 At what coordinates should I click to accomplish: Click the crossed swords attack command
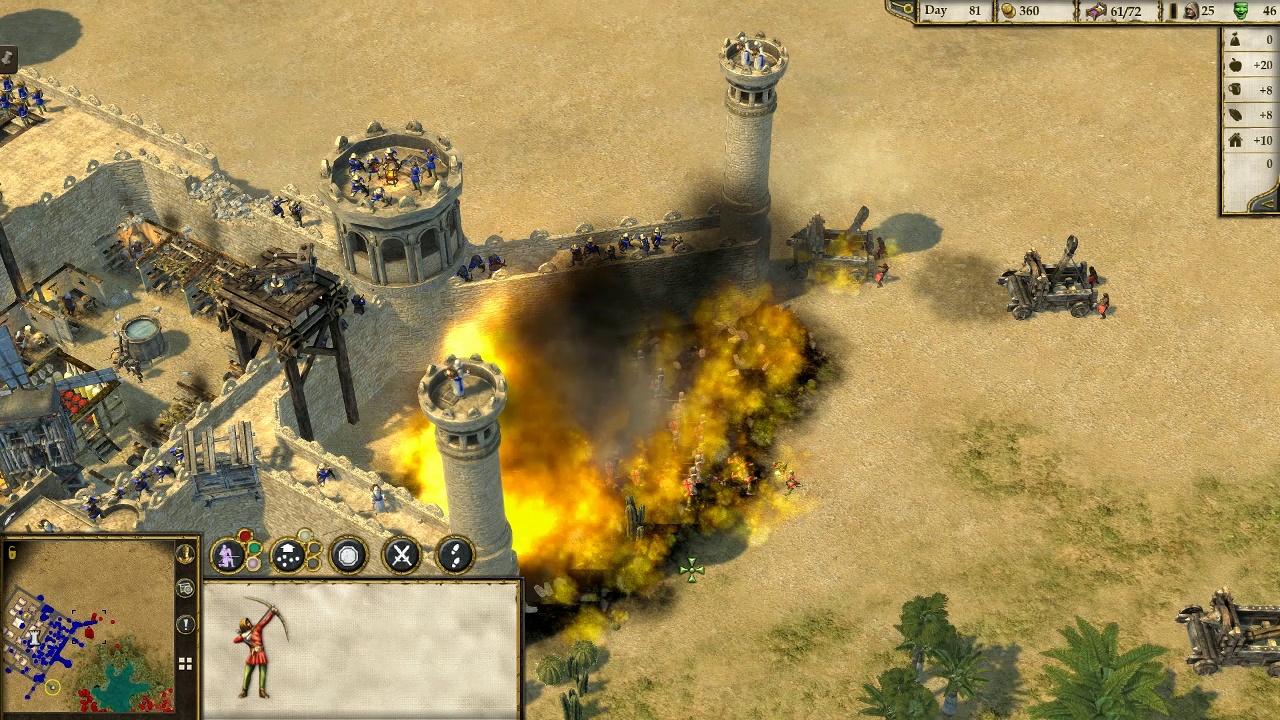[x=402, y=556]
